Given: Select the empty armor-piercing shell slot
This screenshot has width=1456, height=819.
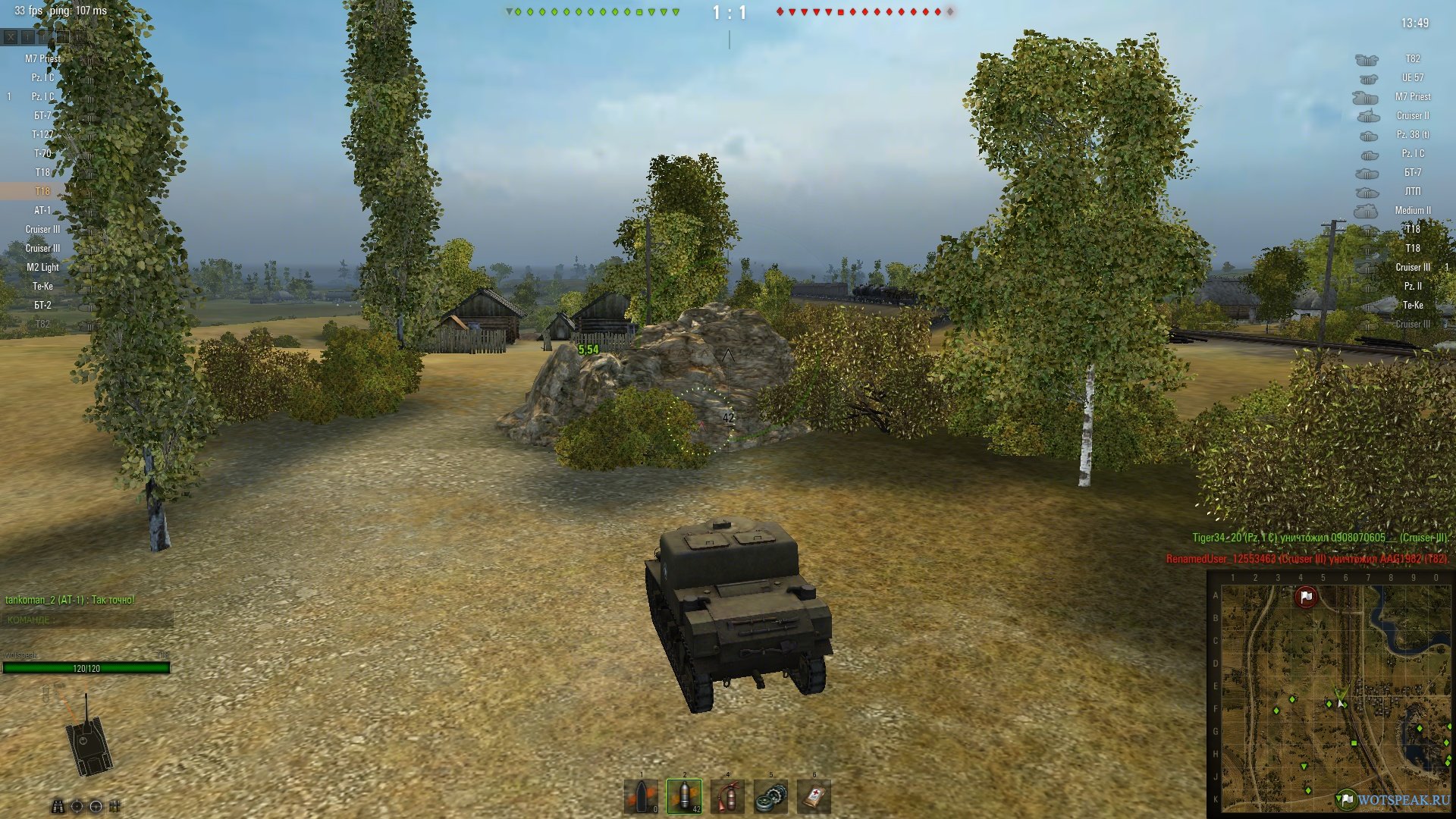Looking at the screenshot, I should pos(641,797).
